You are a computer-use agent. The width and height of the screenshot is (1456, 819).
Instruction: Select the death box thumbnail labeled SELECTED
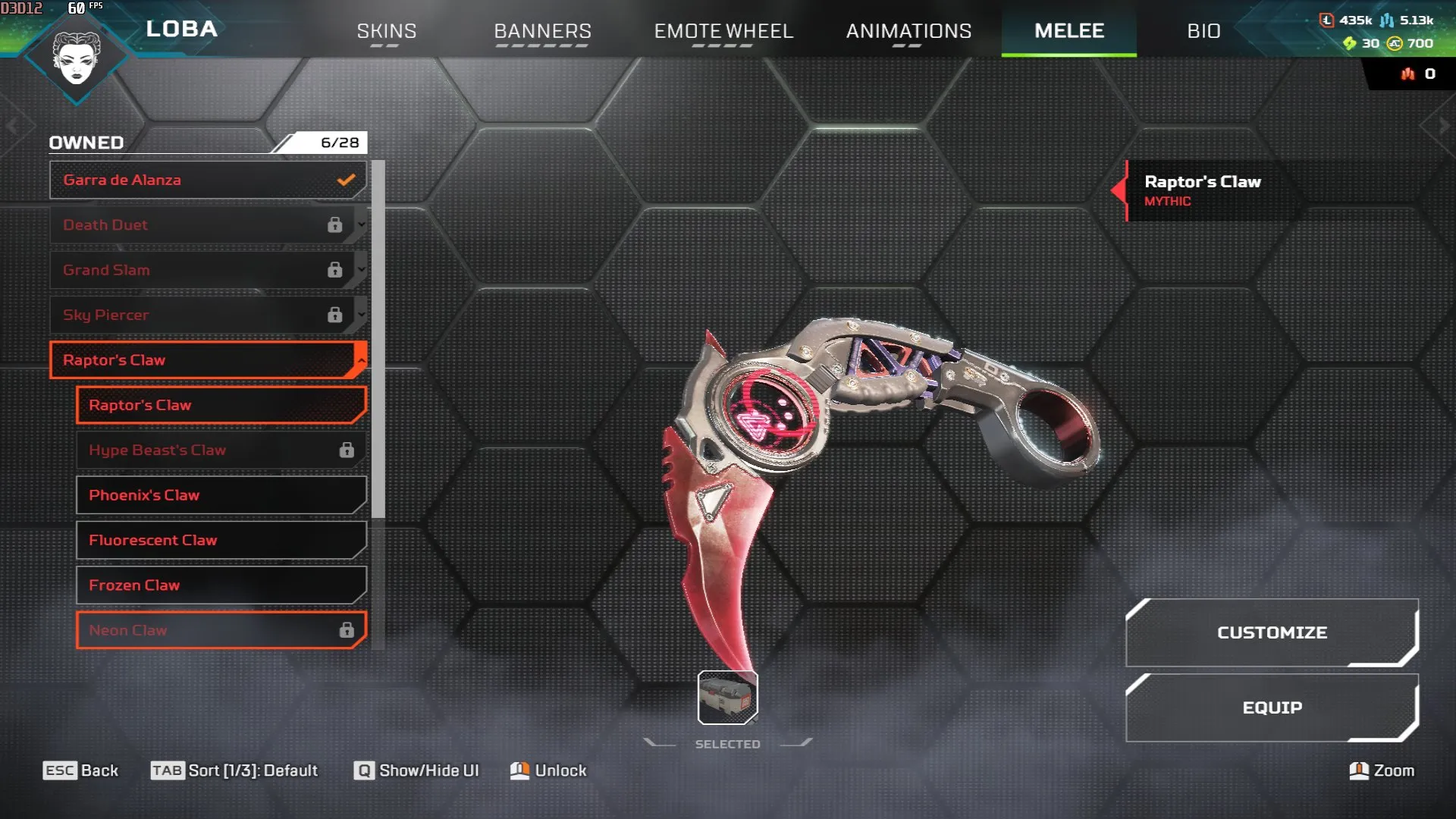726,698
